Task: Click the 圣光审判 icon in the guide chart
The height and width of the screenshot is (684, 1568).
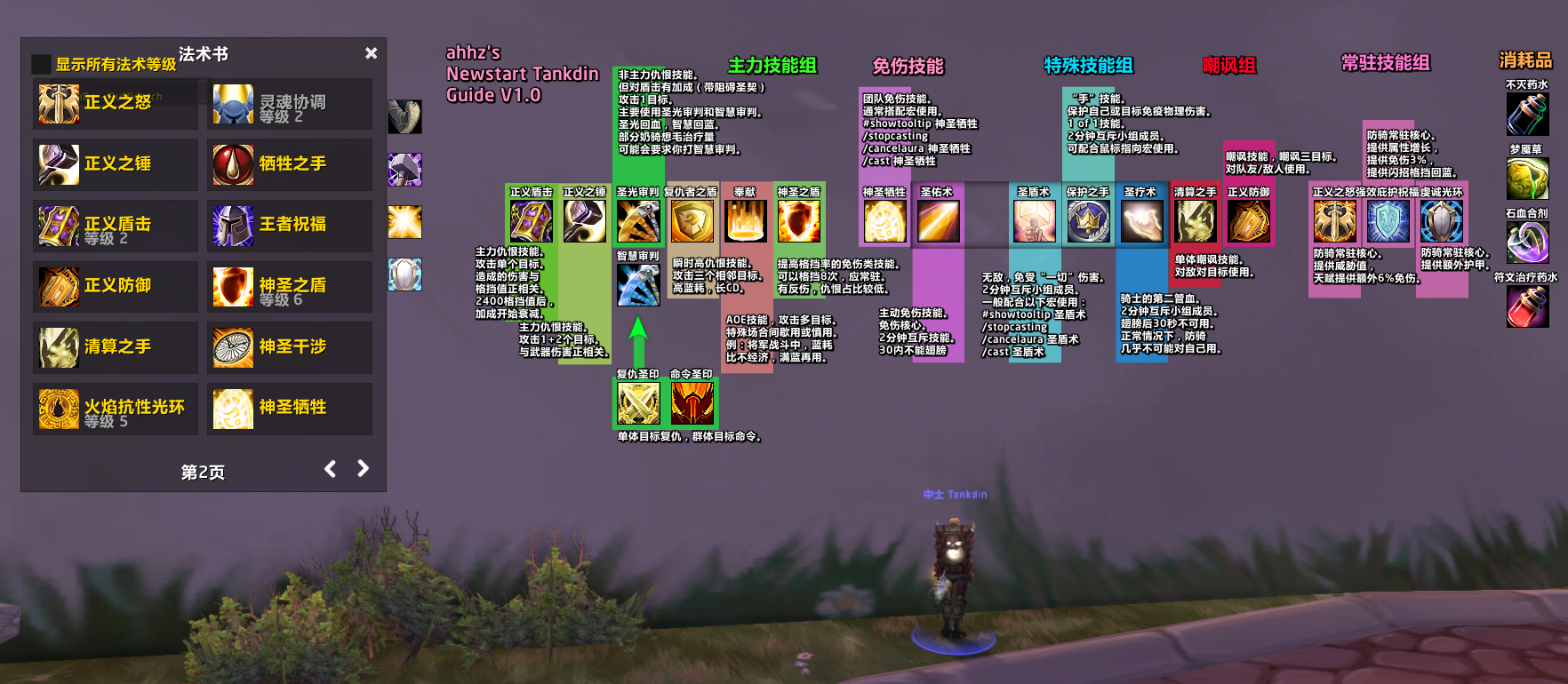Action: pos(638,219)
